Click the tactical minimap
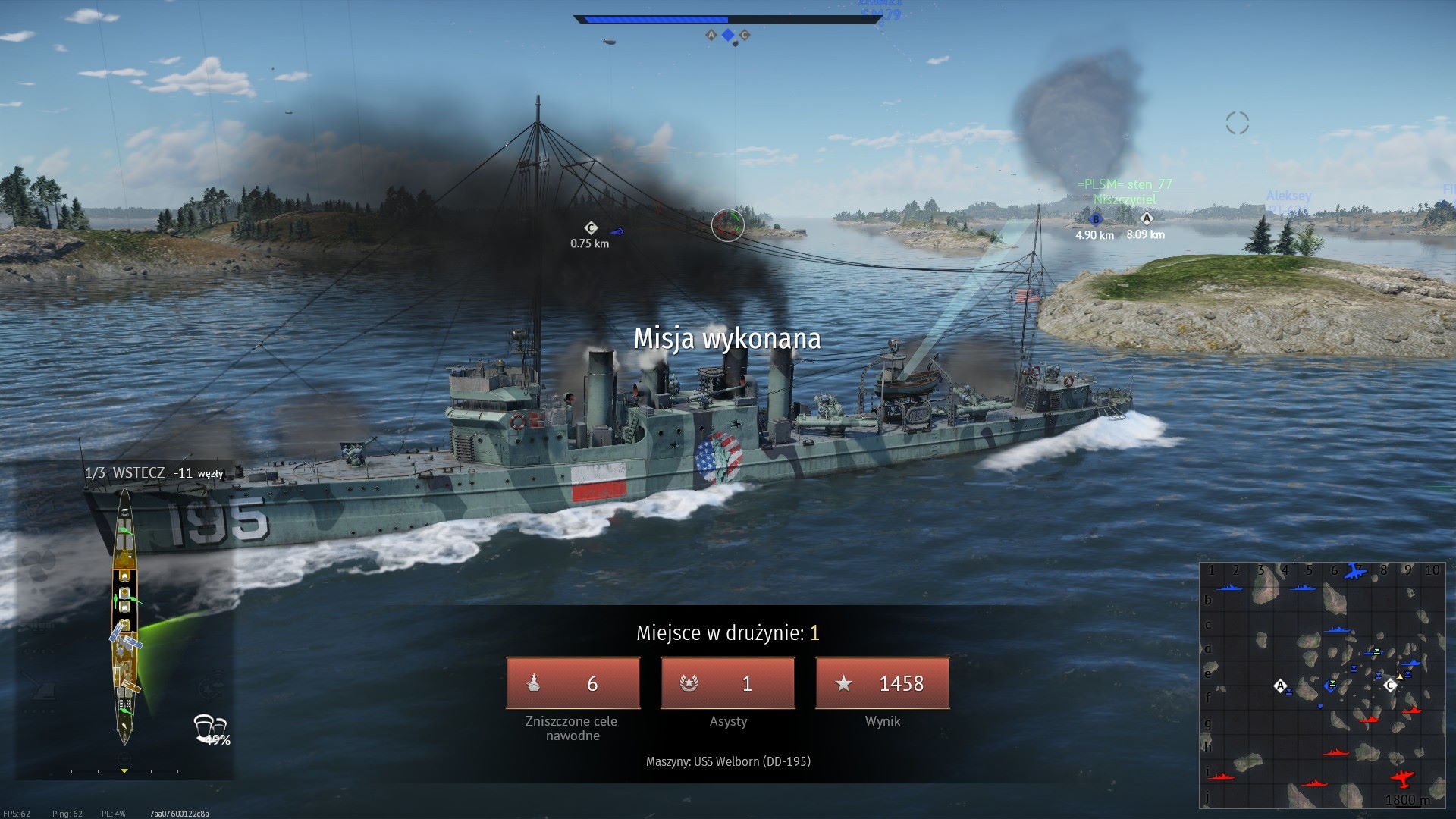Viewport: 1456px width, 819px height. tap(1322, 685)
